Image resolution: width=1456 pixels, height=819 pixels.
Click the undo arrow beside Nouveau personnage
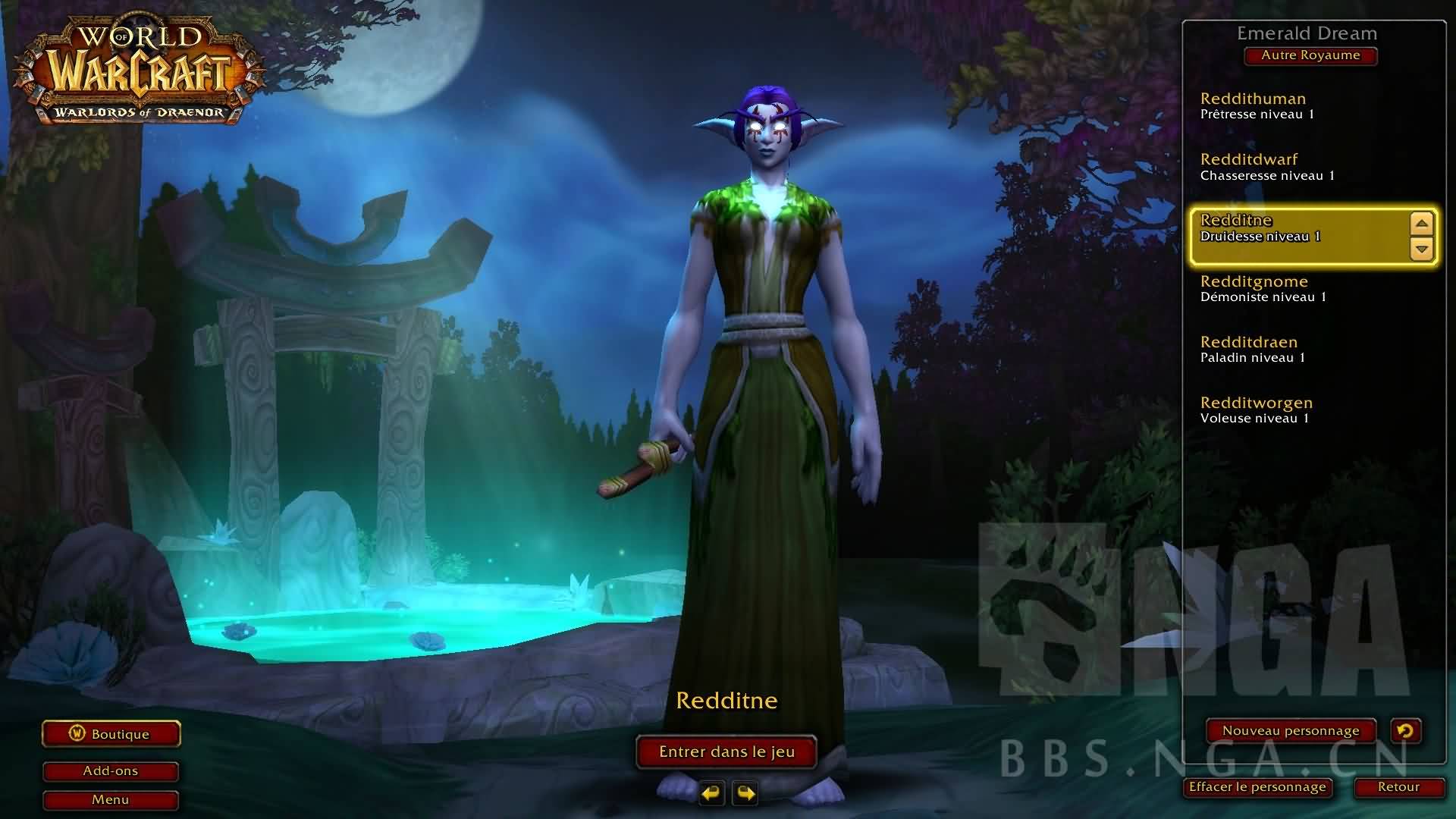pos(1405,731)
